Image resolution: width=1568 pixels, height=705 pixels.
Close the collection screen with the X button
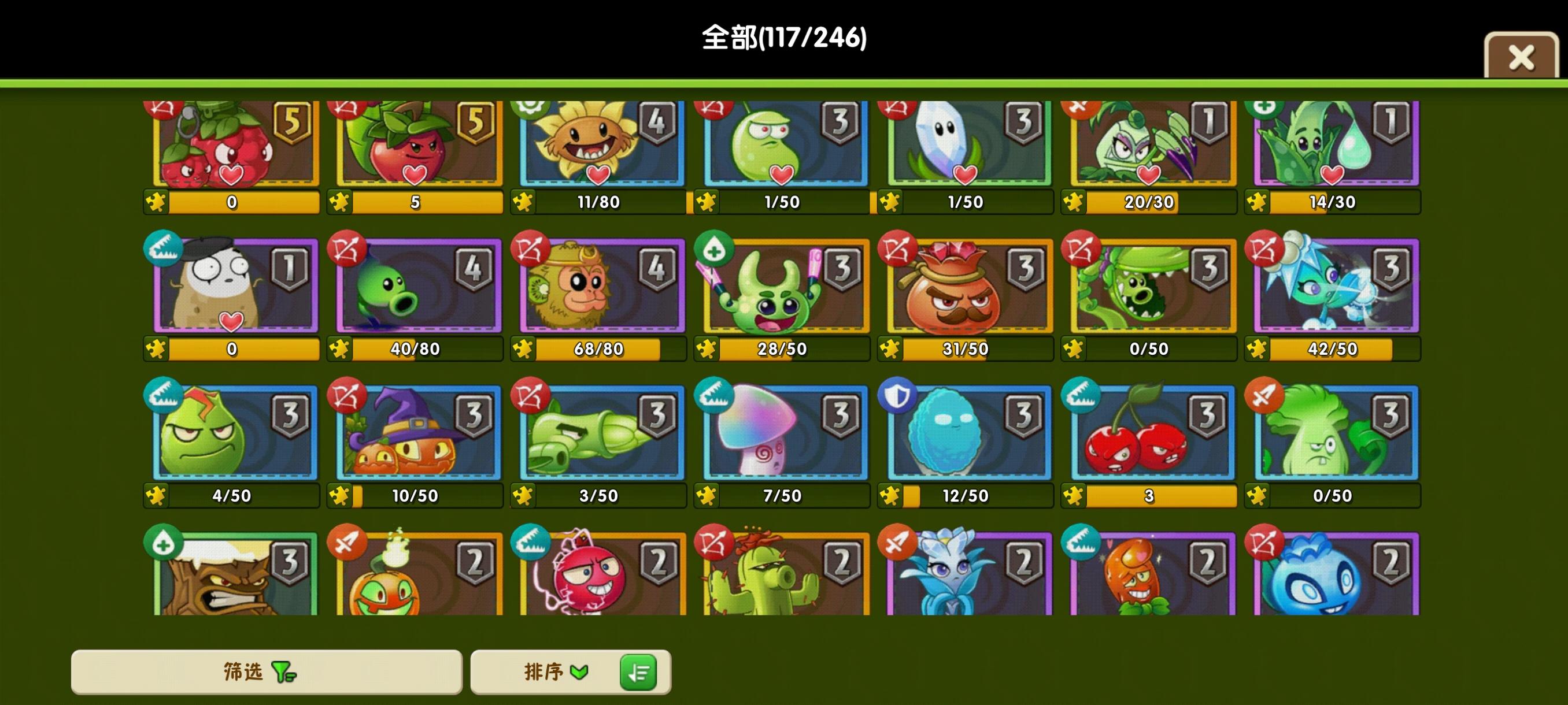point(1521,57)
